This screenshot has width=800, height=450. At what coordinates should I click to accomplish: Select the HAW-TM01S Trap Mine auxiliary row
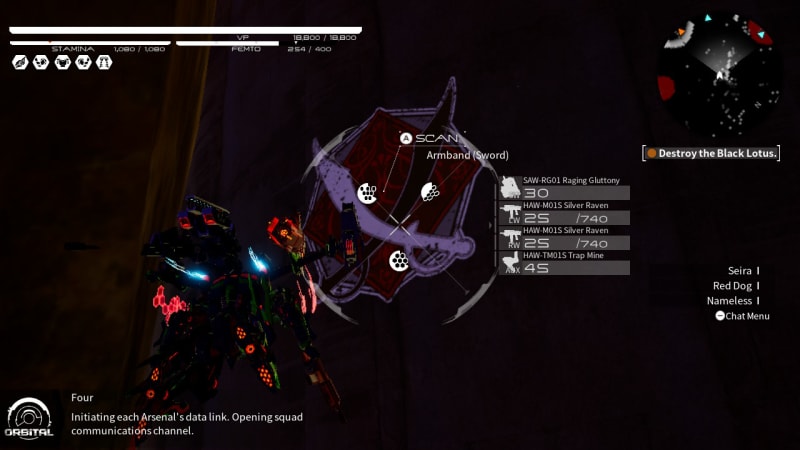point(566,262)
